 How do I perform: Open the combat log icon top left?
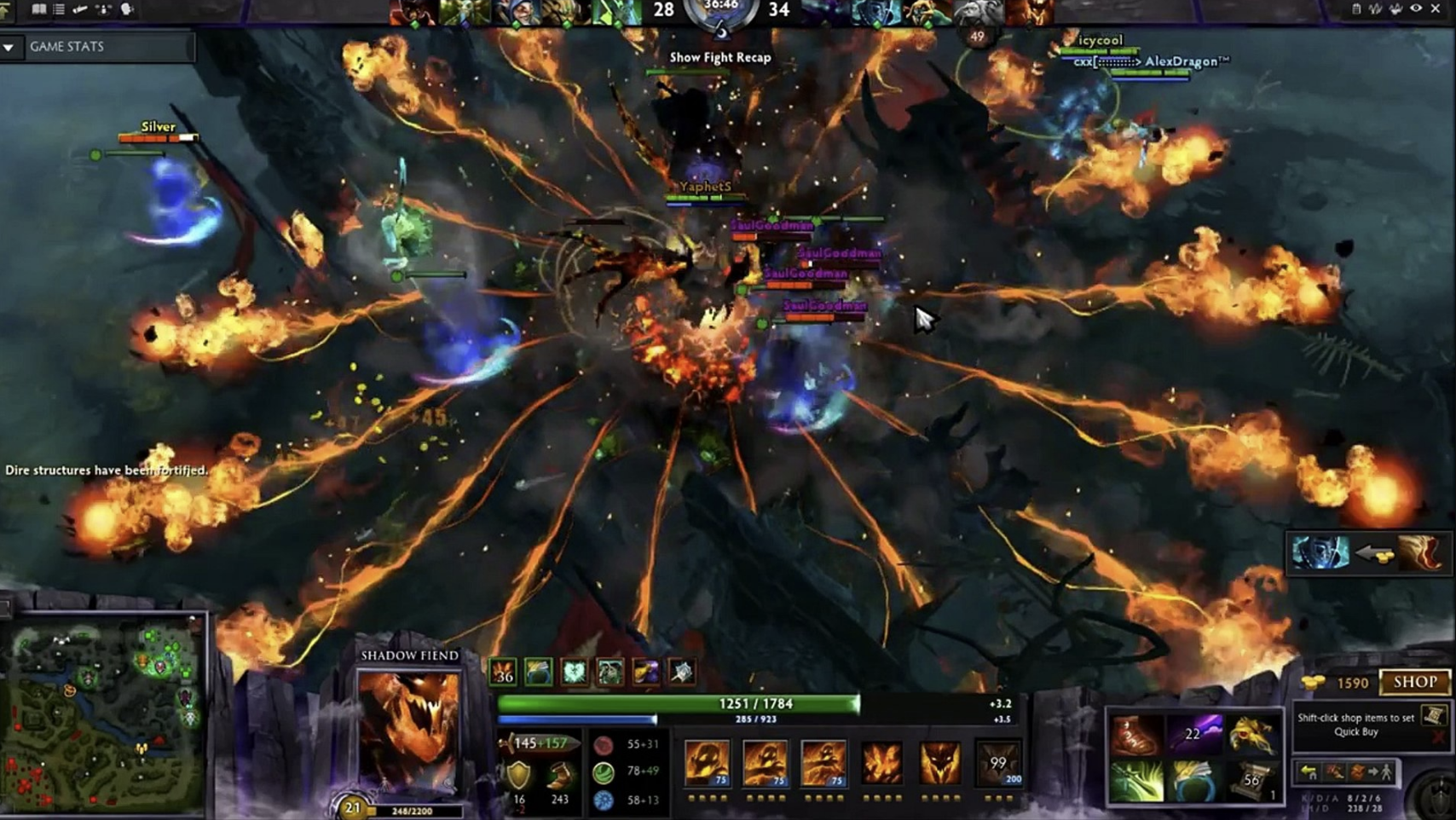tap(58, 10)
